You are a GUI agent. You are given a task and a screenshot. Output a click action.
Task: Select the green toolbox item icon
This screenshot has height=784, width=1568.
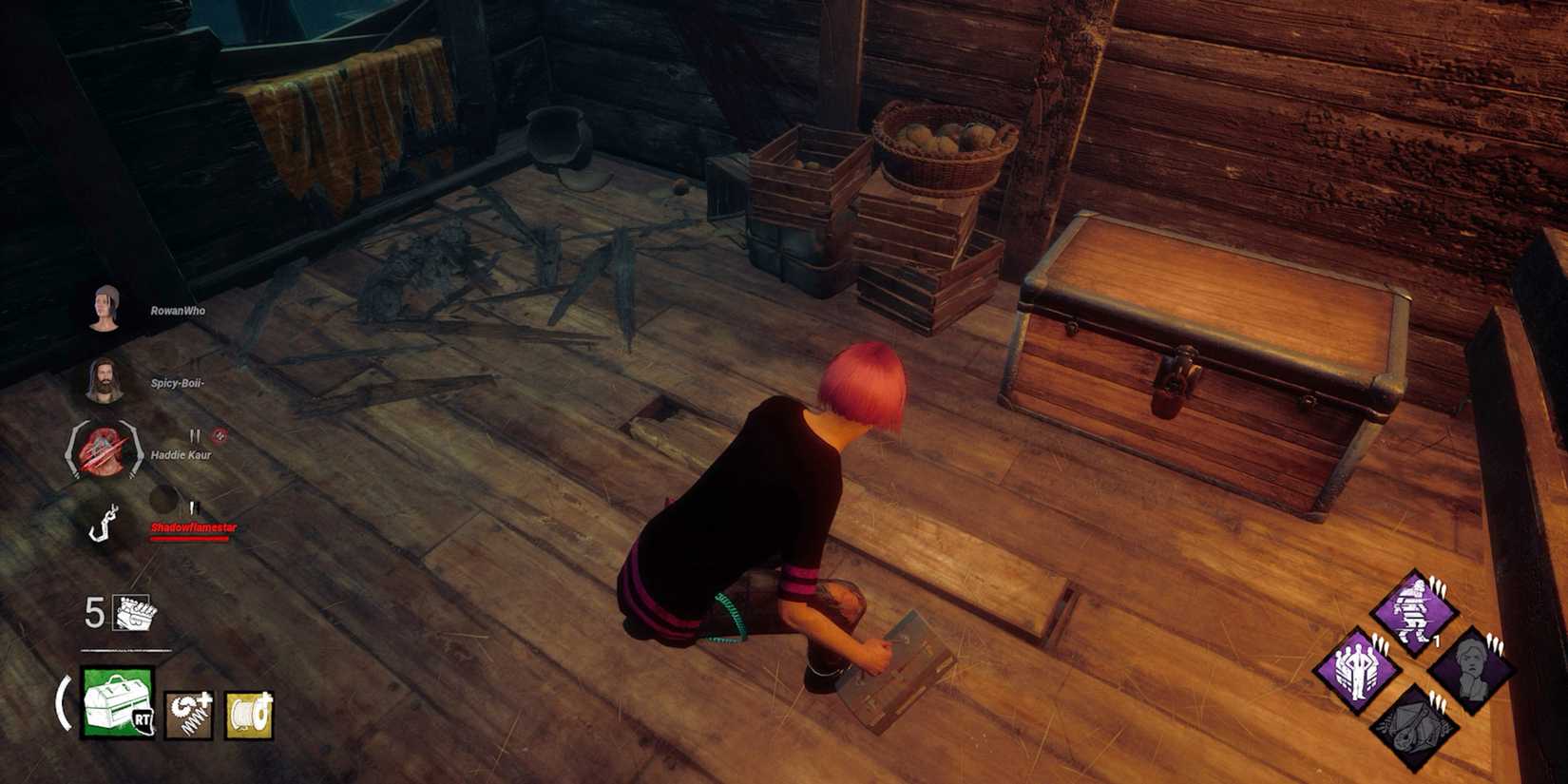coord(118,702)
